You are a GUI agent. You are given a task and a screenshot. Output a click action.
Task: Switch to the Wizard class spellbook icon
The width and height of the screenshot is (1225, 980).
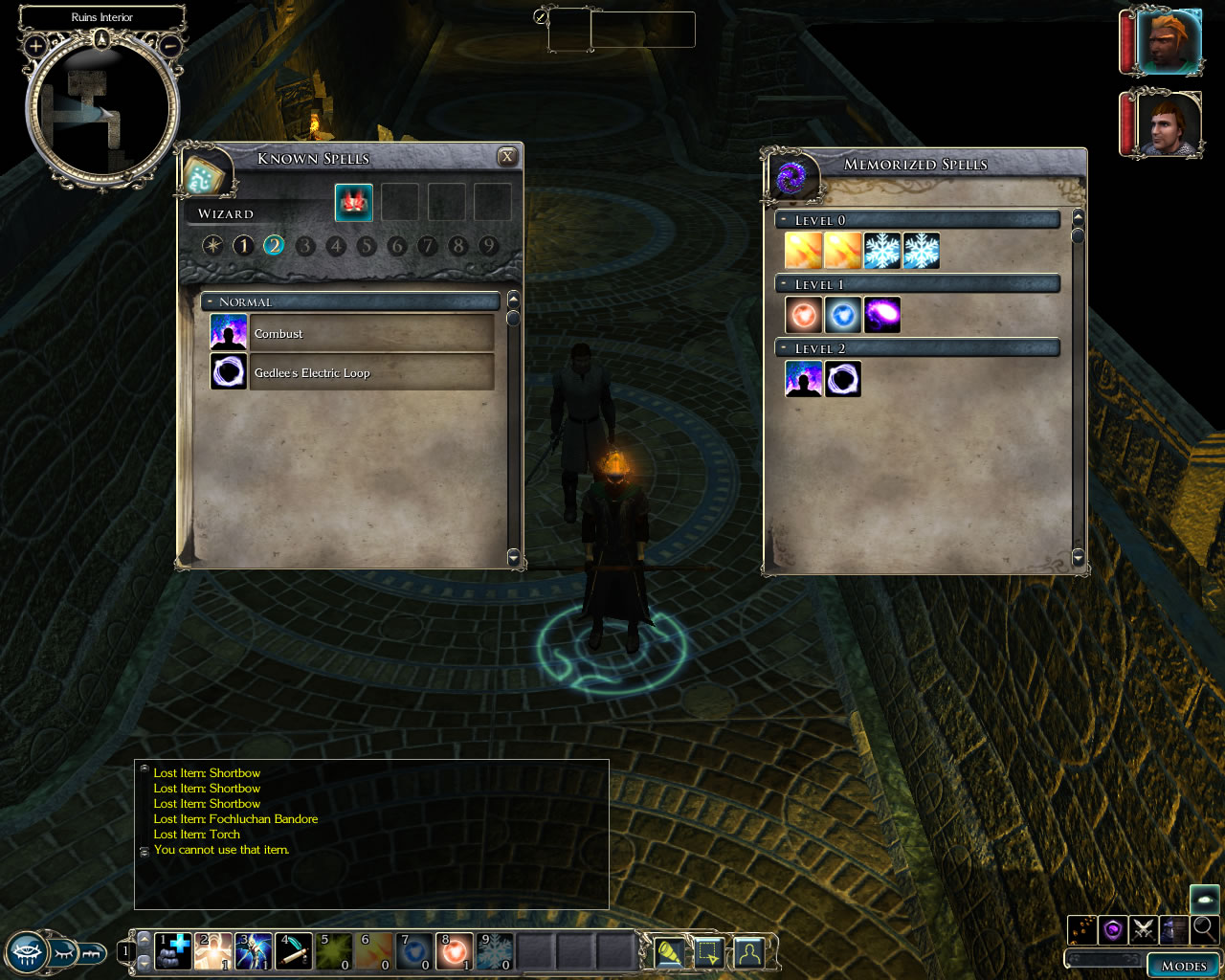pos(354,203)
